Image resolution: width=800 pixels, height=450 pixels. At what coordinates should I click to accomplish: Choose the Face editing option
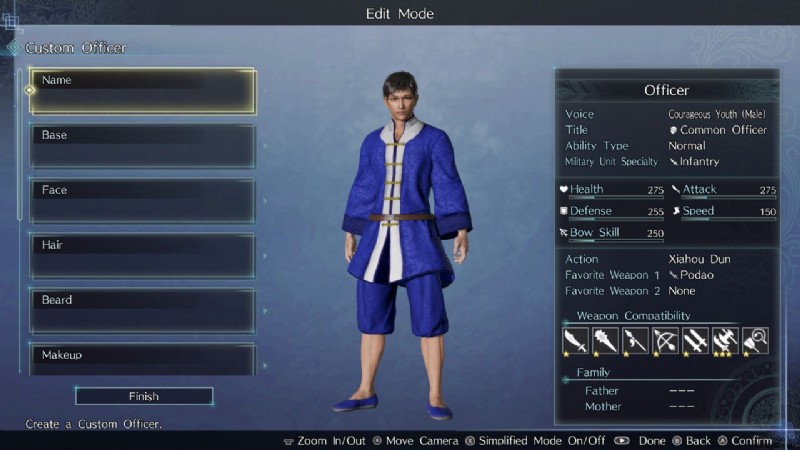pos(142,201)
